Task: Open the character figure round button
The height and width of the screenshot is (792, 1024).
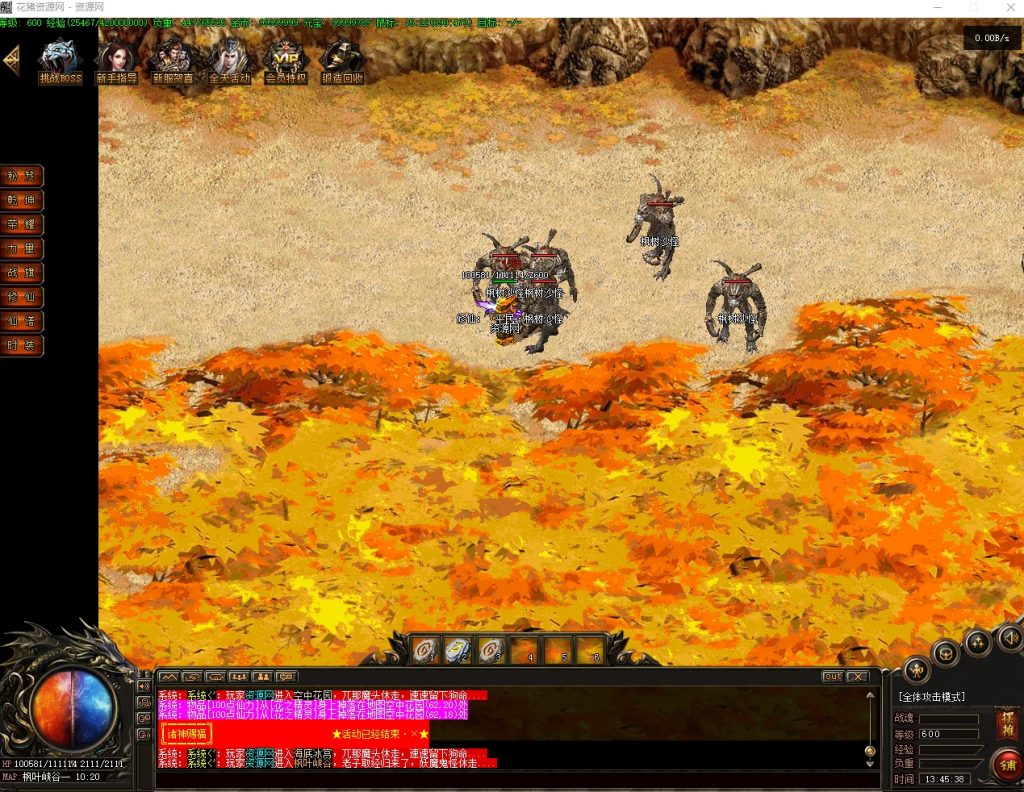Action: coord(916,670)
